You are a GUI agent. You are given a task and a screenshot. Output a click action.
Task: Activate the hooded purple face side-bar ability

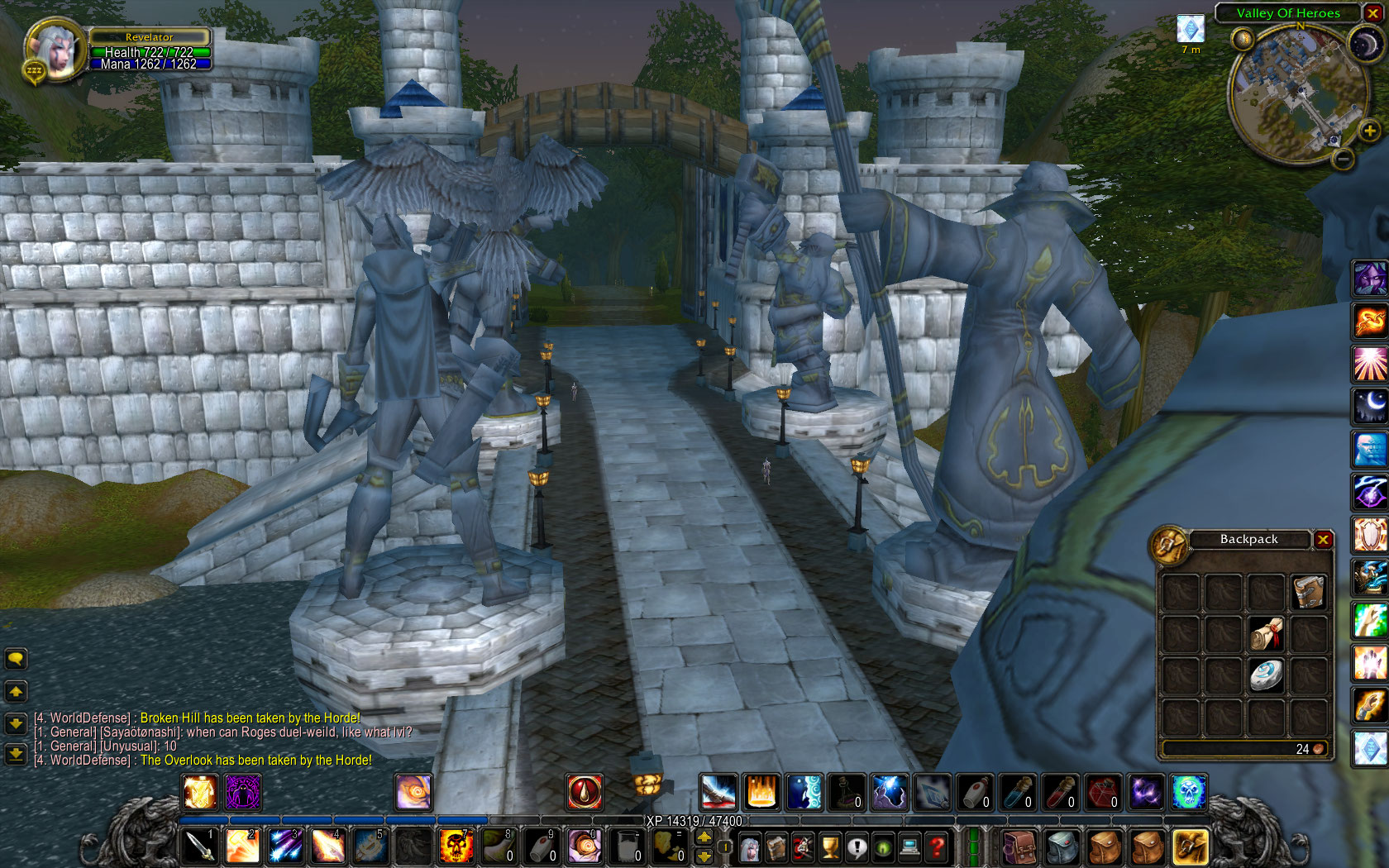tap(1369, 279)
